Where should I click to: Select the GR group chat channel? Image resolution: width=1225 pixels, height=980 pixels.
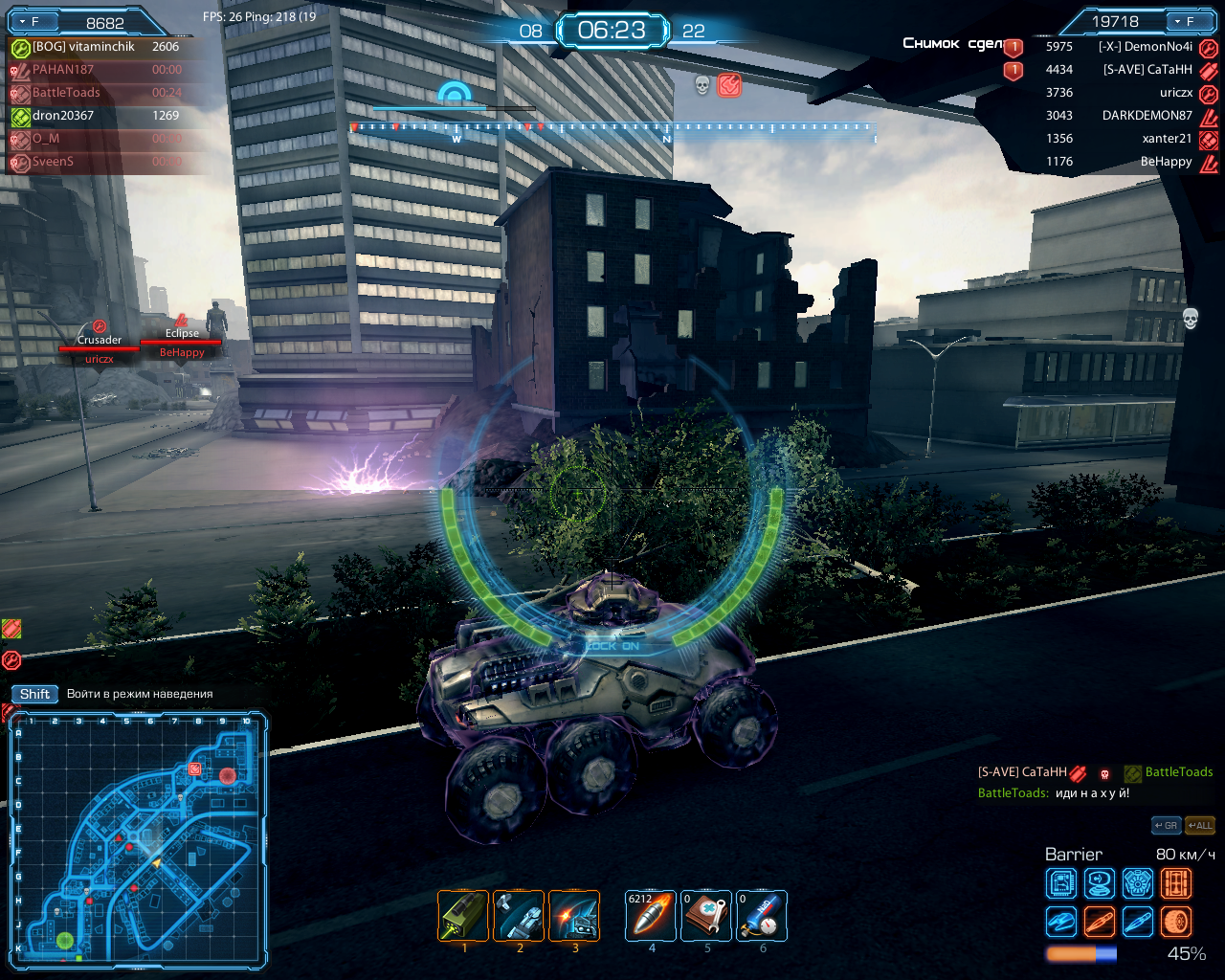pos(1166,825)
